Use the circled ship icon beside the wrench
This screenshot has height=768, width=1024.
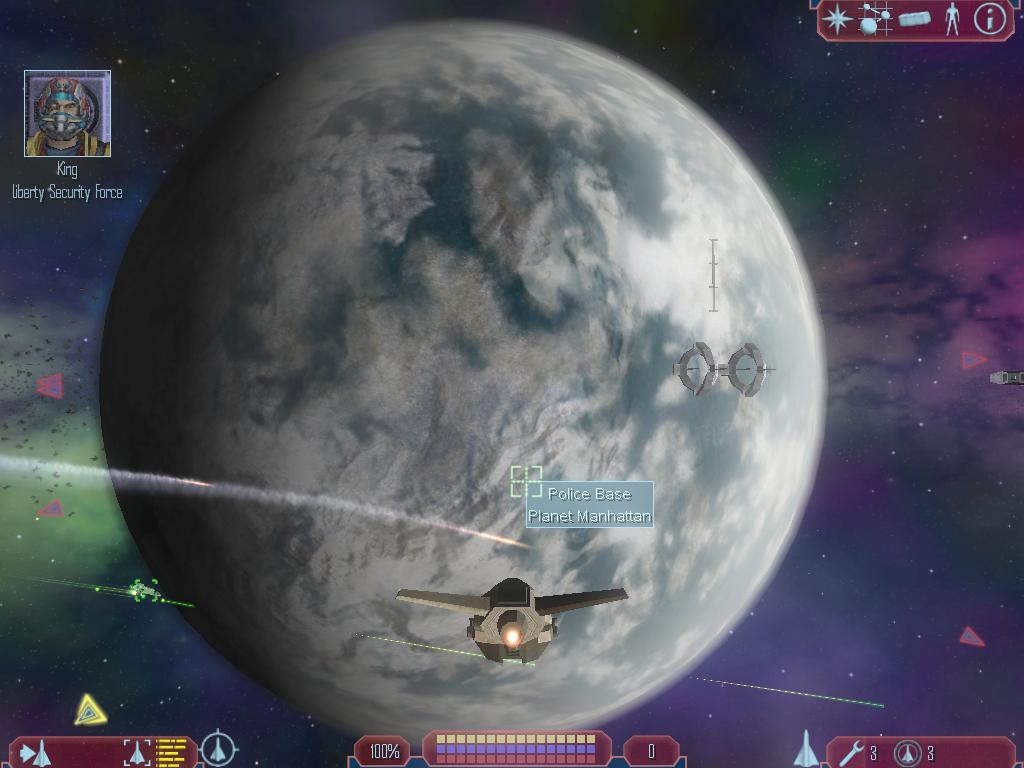point(907,753)
